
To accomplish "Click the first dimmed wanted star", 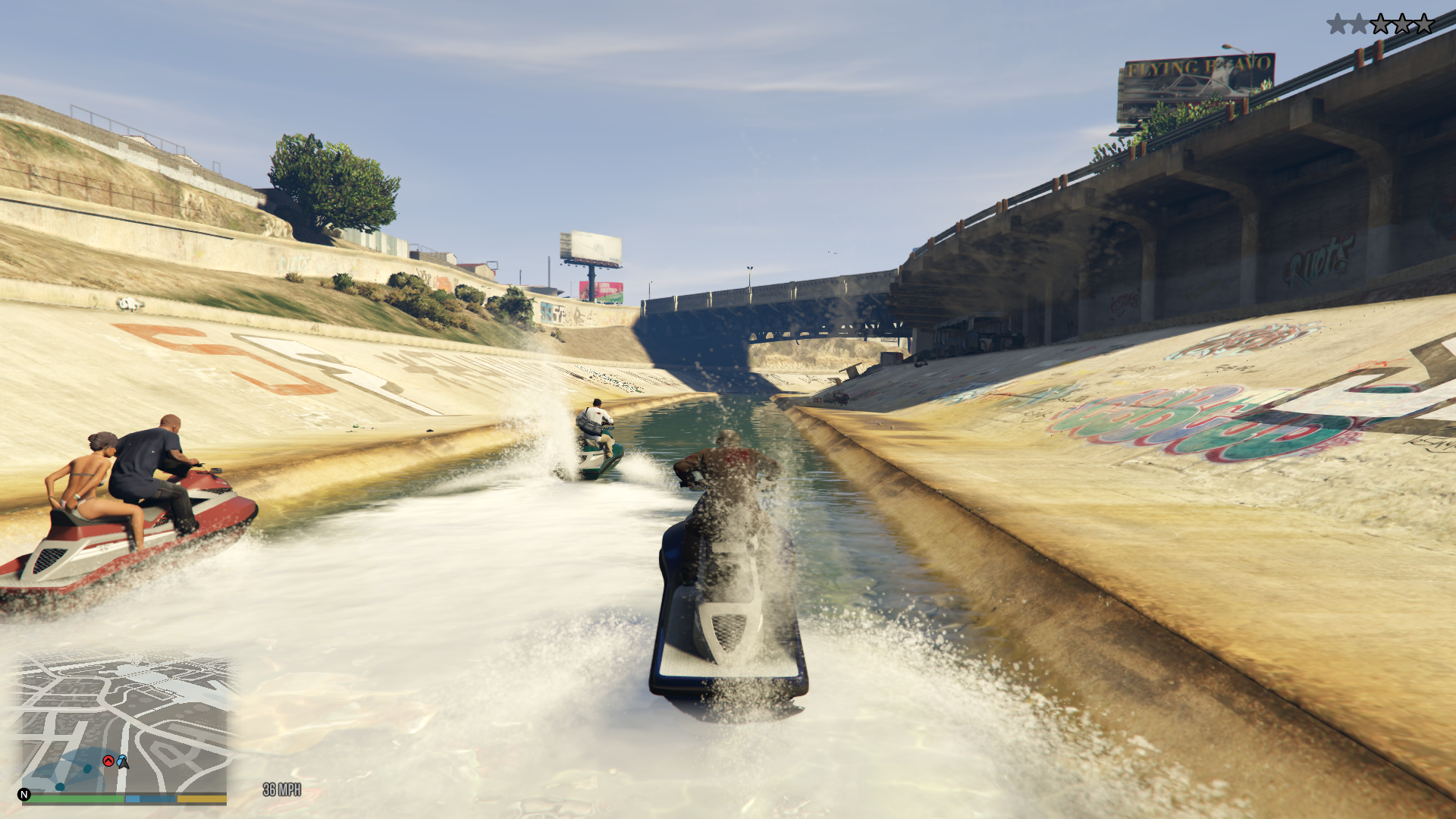I will pyautogui.click(x=1338, y=24).
